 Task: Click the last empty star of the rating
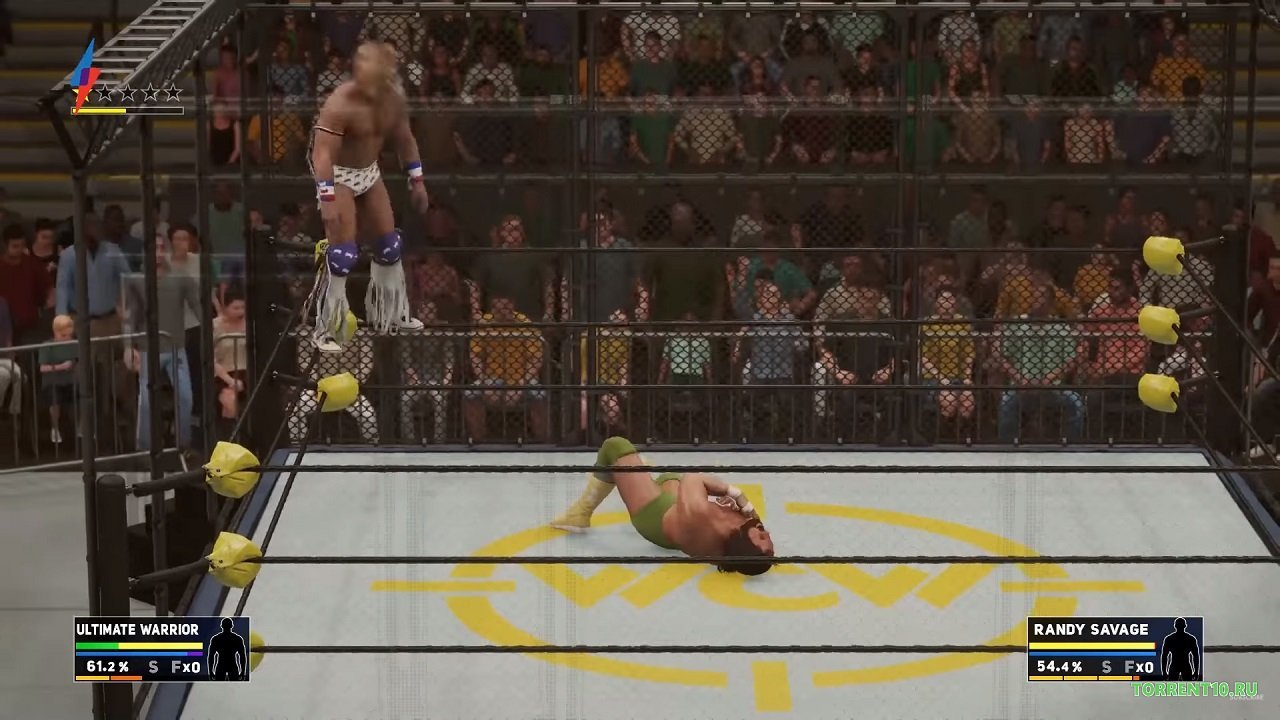click(173, 94)
